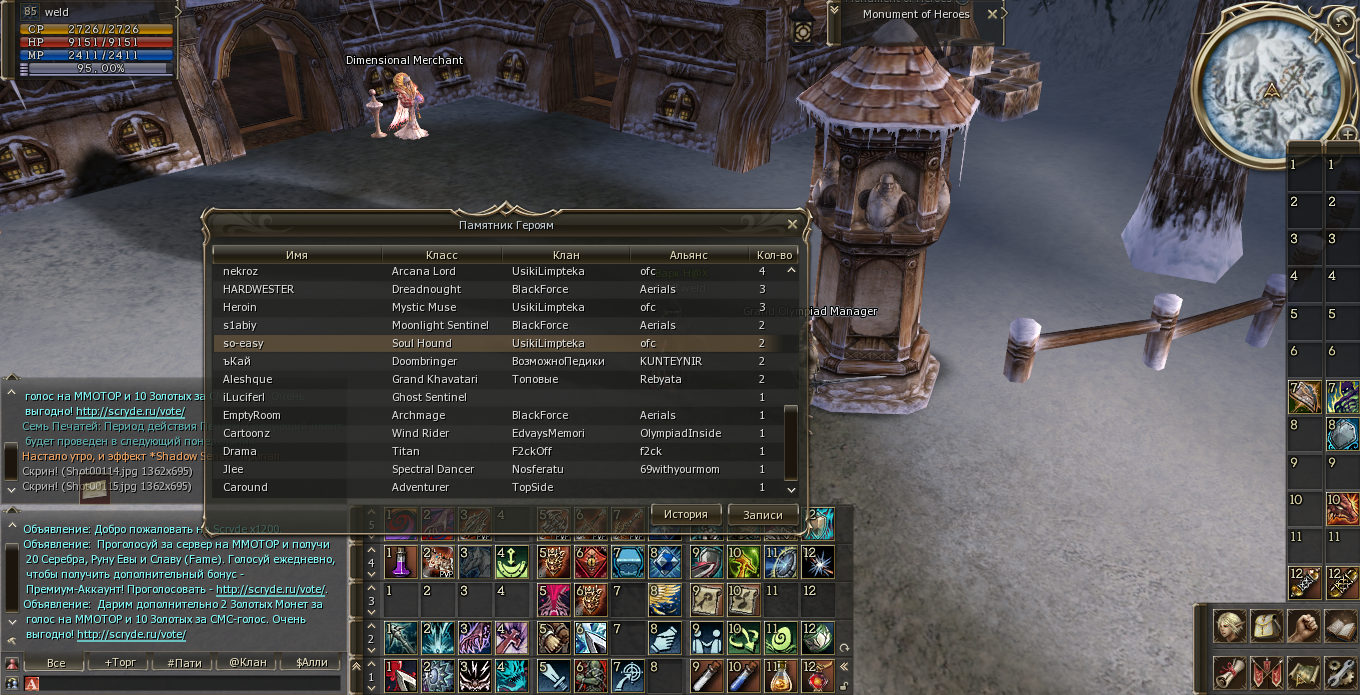This screenshot has height=695, width=1360.
Task: Open the actions fist icon
Action: pos(1303,627)
